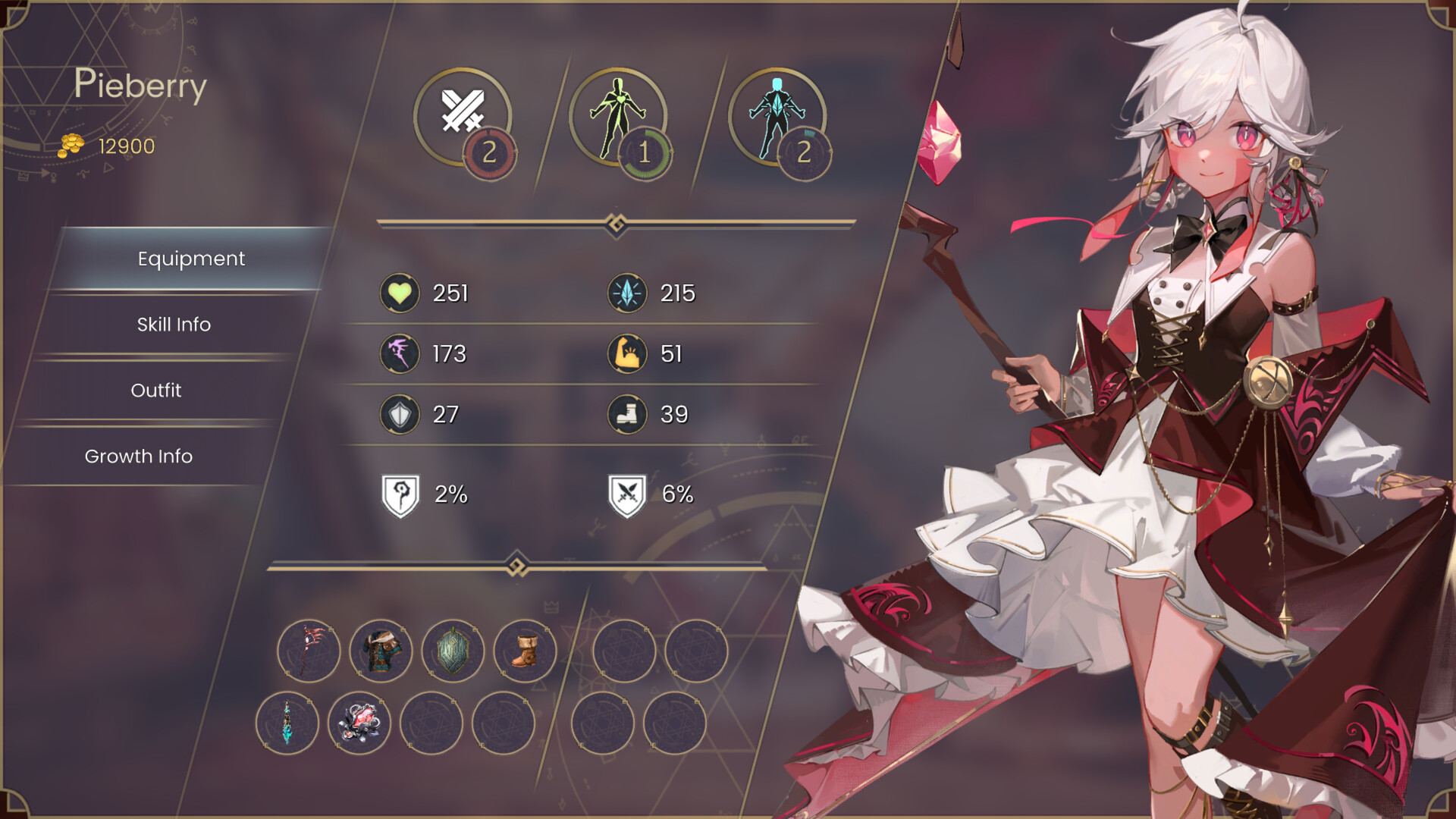
Task: Click the magic attack scepter icon
Action: pyautogui.click(x=400, y=353)
